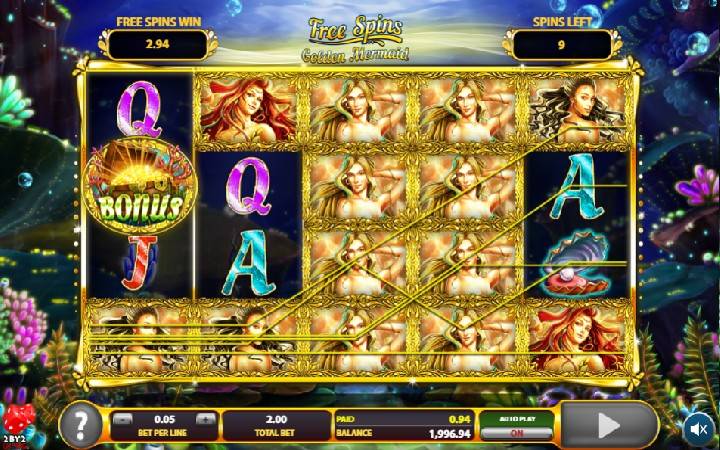Toggle the Auto Play ON switch

pyautogui.click(x=515, y=433)
